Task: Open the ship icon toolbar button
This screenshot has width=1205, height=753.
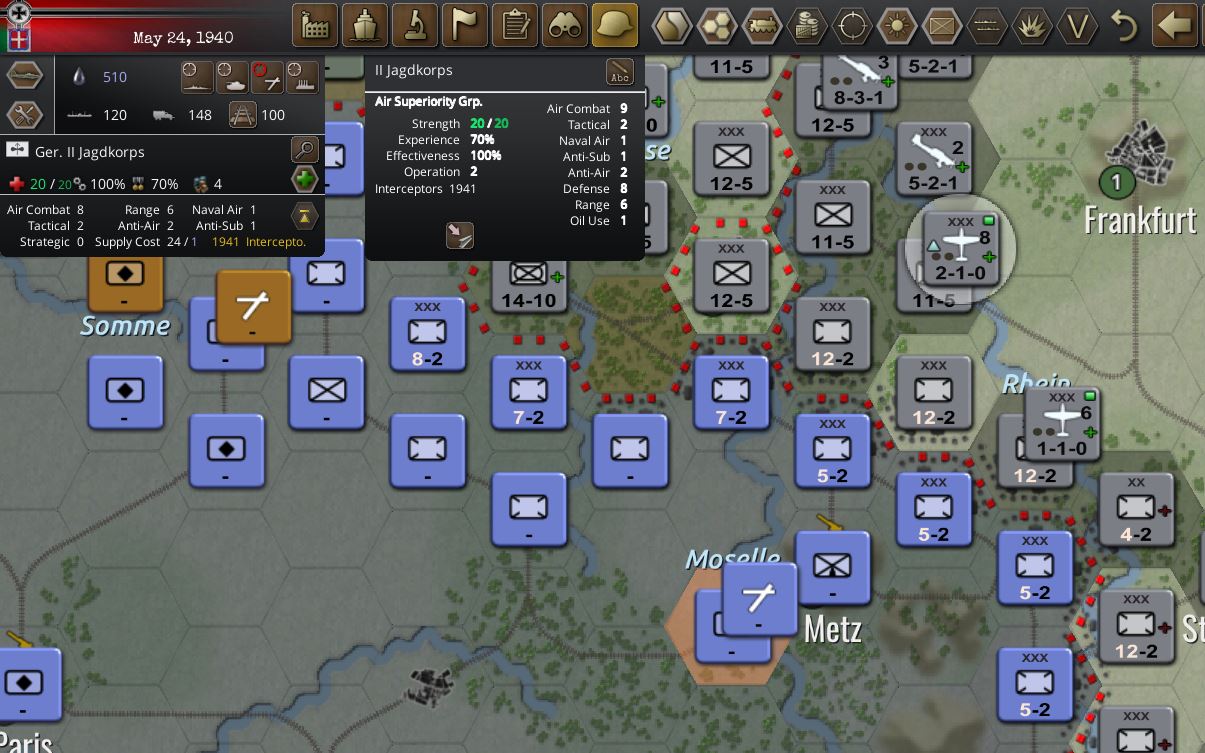Action: click(x=364, y=25)
